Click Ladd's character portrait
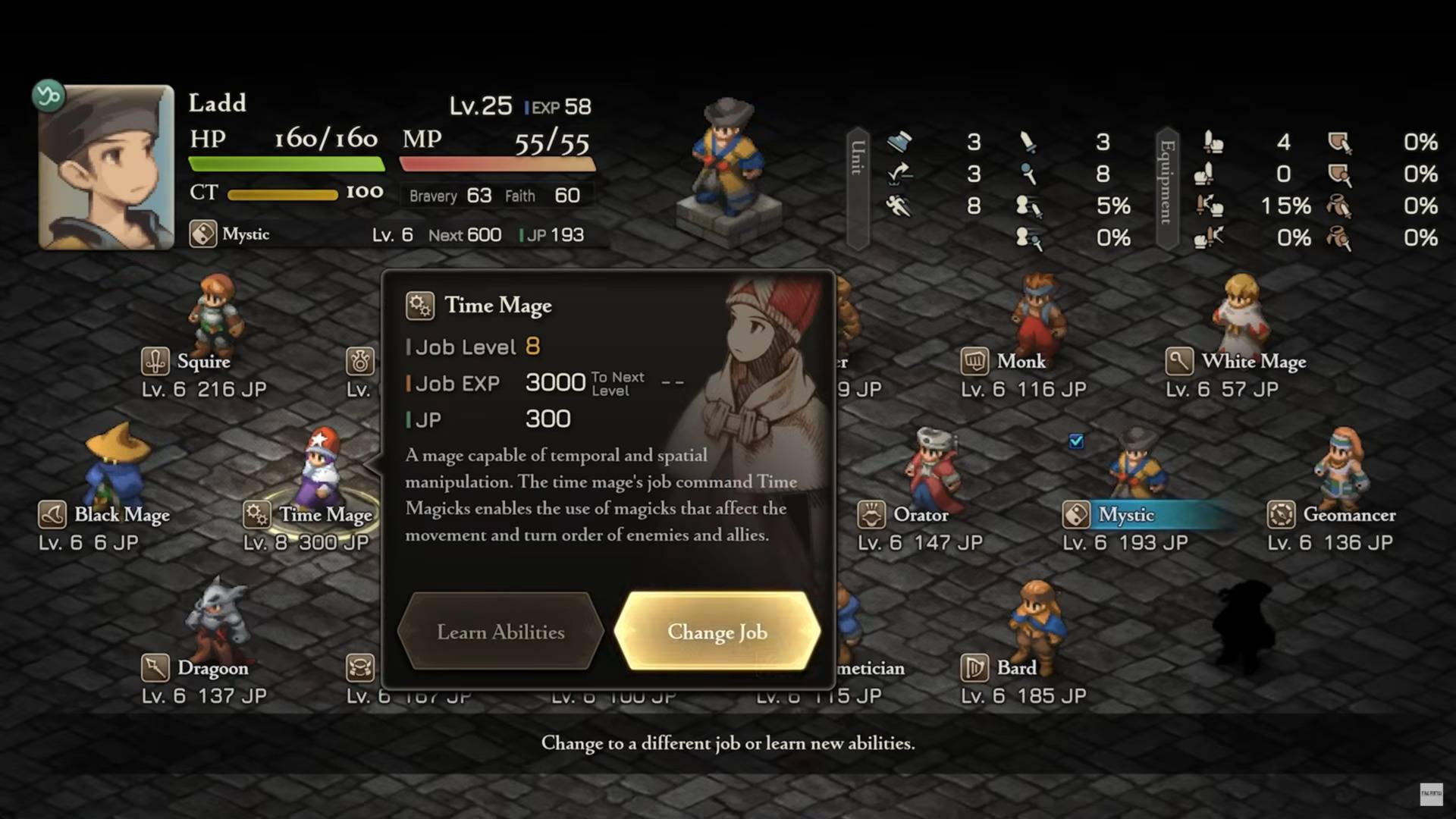This screenshot has height=819, width=1456. [106, 168]
